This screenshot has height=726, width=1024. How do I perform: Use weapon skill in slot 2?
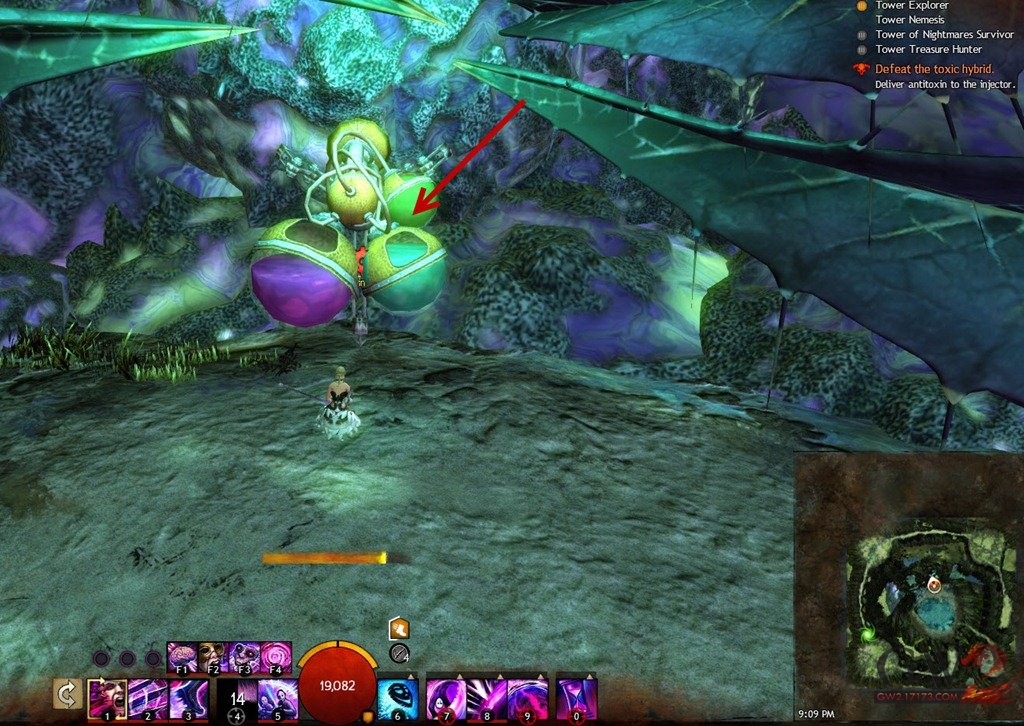pos(147,697)
